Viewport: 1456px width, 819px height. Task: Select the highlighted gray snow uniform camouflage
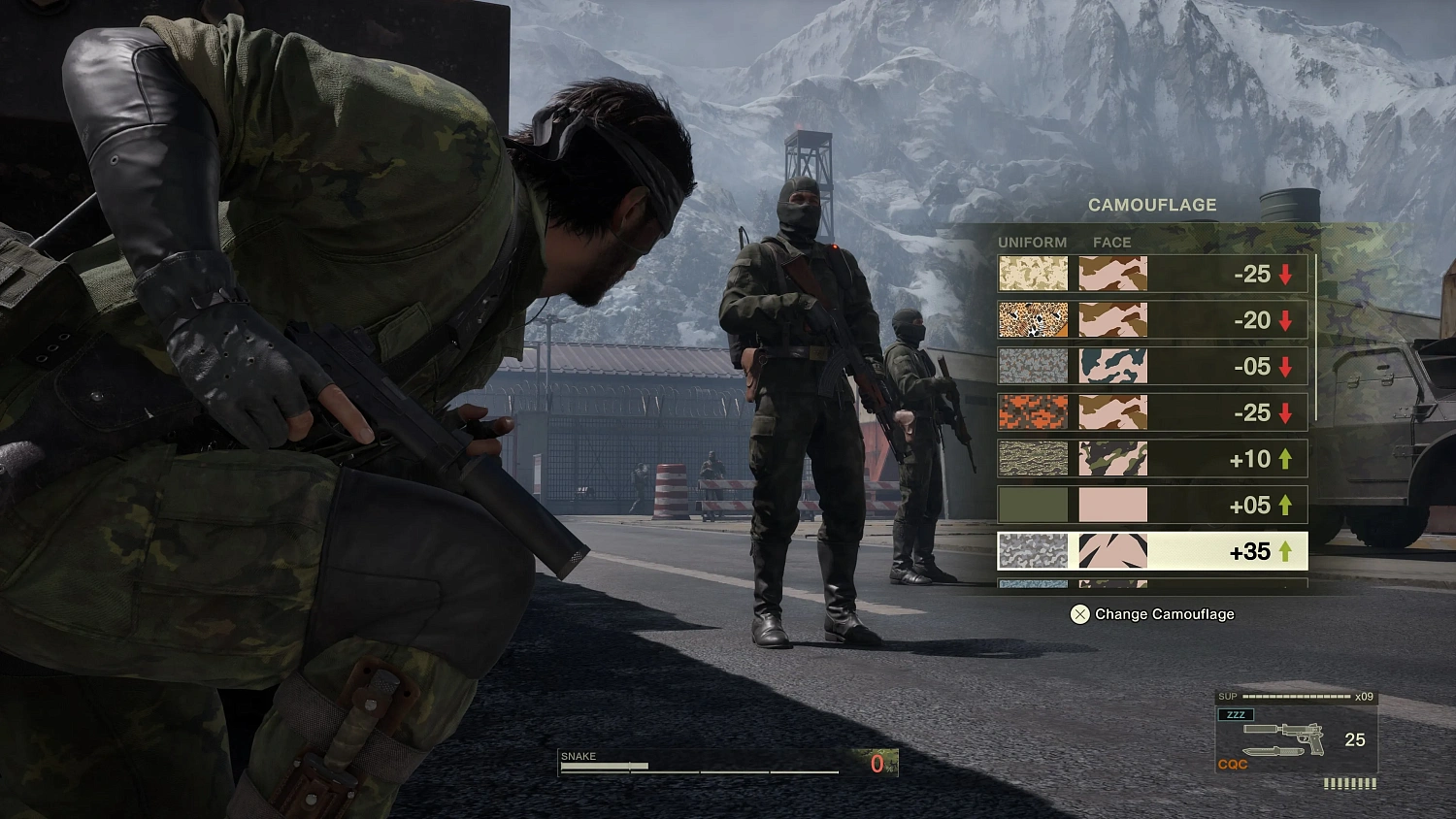point(1032,551)
